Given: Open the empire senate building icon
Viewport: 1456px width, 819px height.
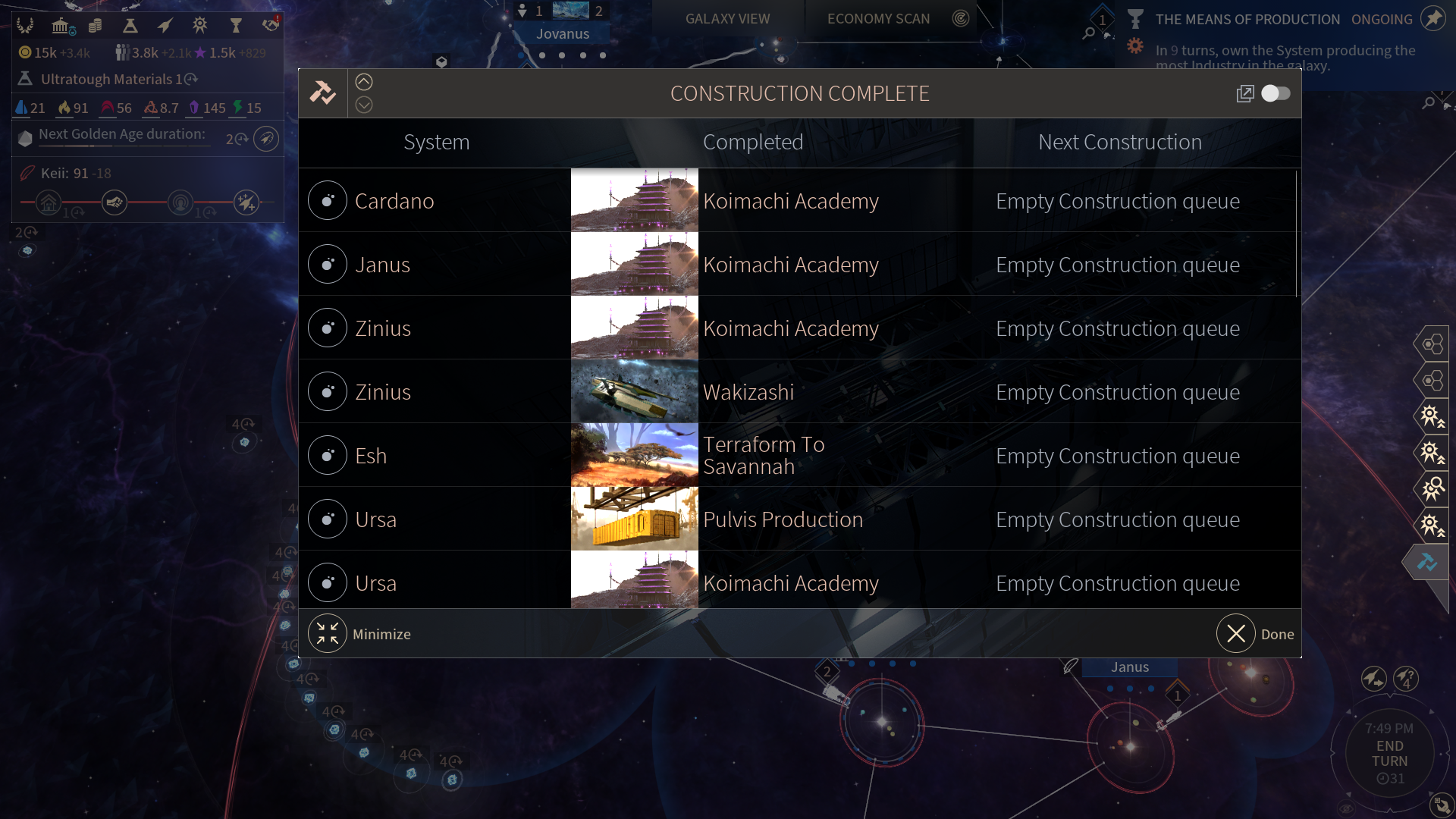Looking at the screenshot, I should [x=61, y=27].
